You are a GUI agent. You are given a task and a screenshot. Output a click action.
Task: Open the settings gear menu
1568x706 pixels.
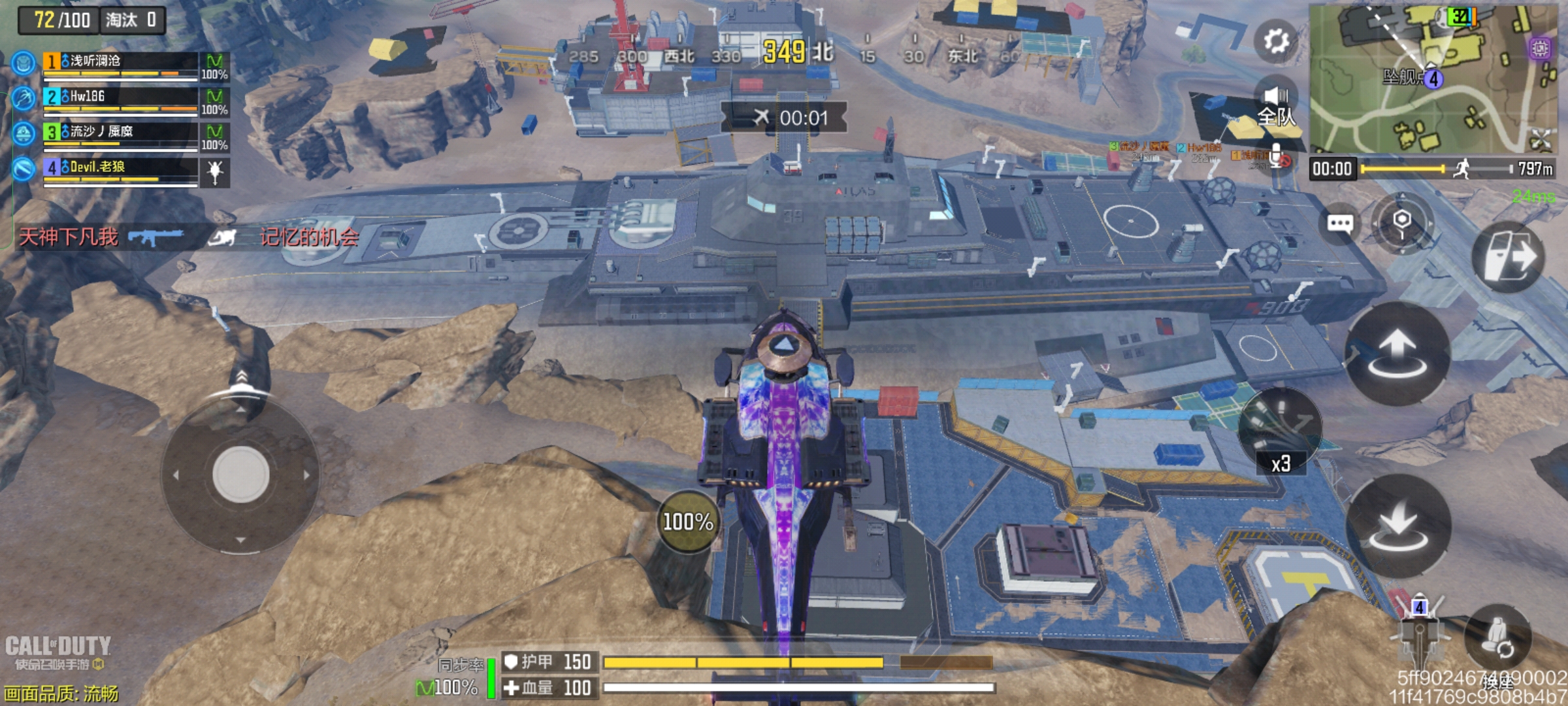pyautogui.click(x=1275, y=42)
